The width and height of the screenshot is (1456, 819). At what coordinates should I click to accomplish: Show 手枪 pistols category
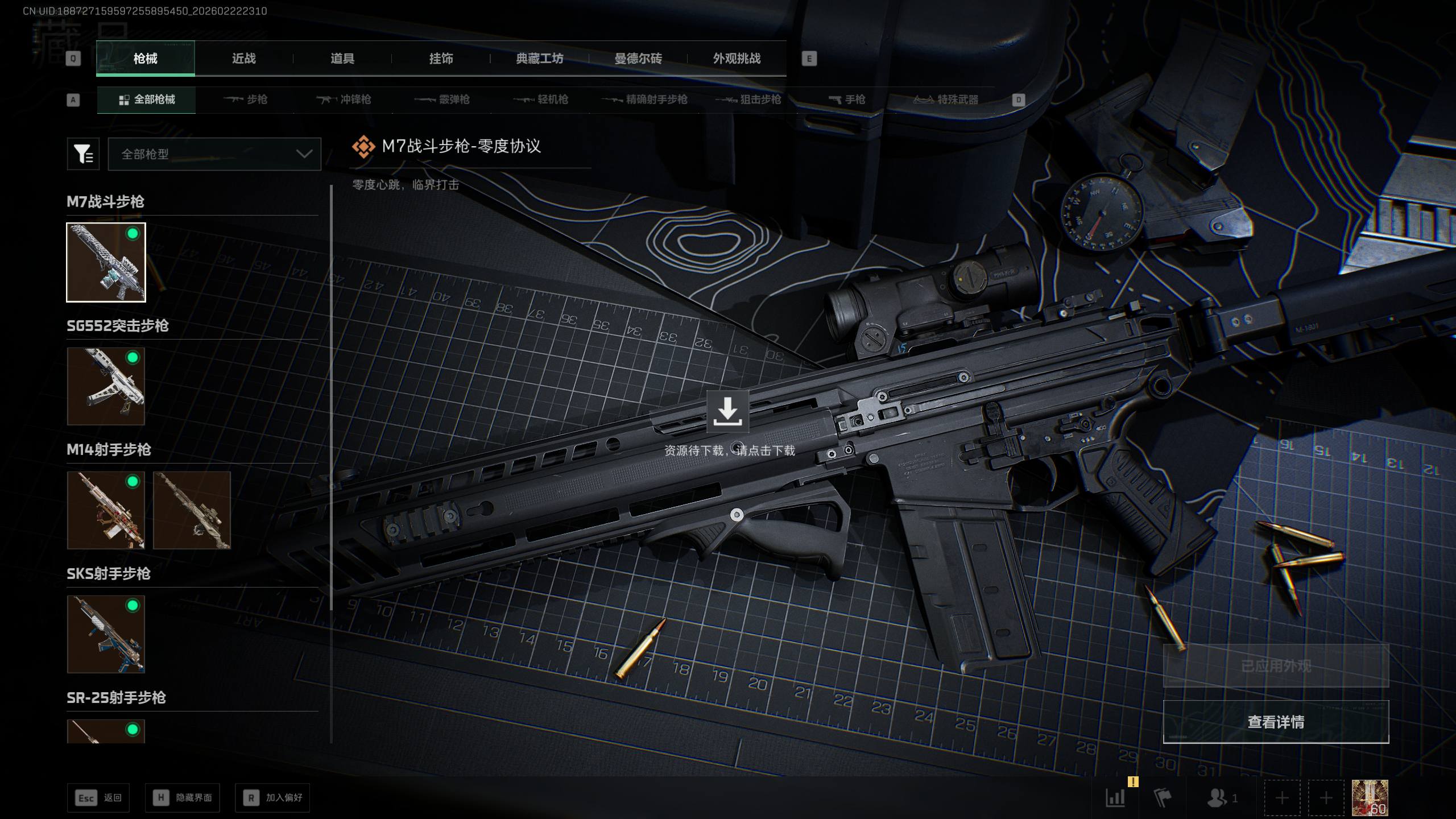pyautogui.click(x=847, y=100)
